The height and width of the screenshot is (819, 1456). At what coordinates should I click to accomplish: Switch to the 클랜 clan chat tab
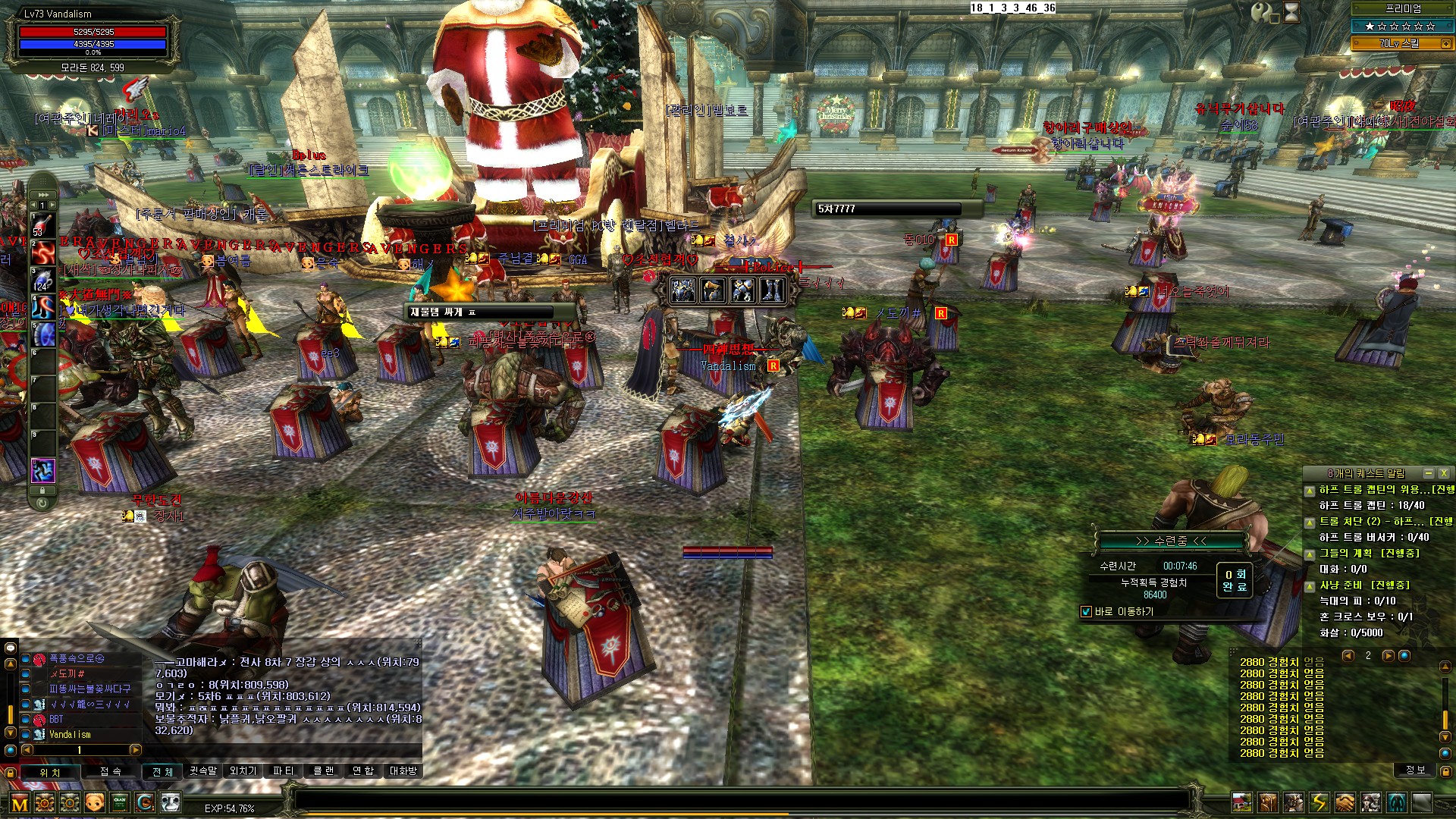[x=324, y=771]
